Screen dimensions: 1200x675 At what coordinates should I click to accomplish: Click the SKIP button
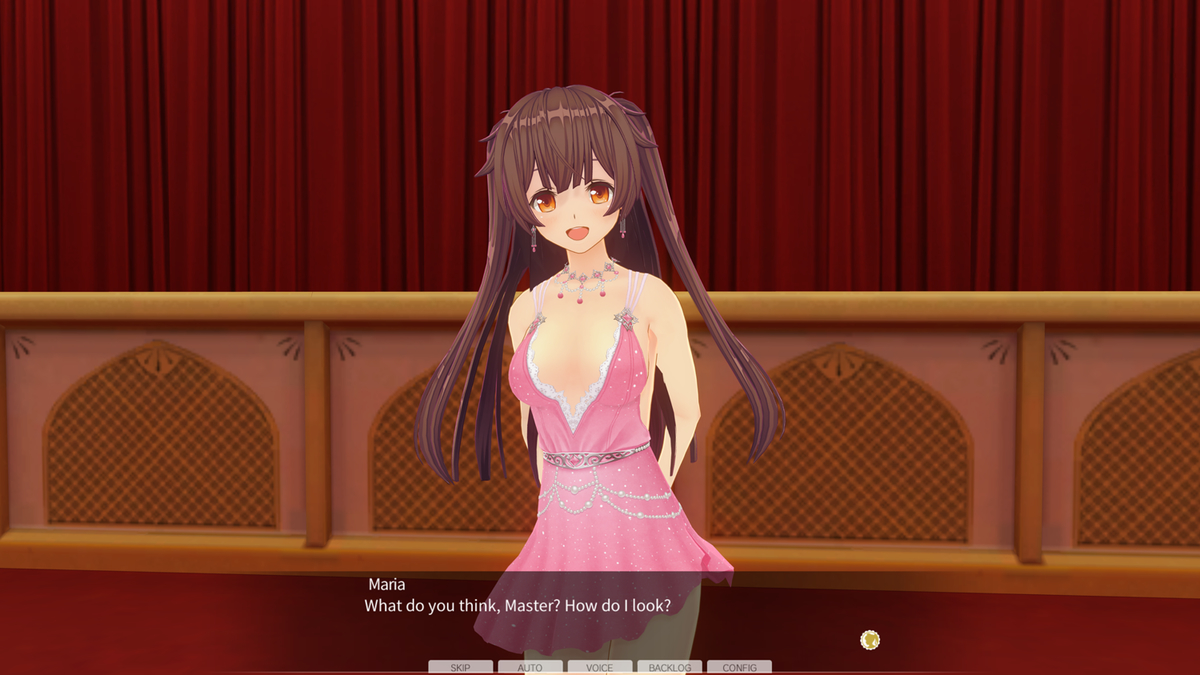click(x=460, y=667)
